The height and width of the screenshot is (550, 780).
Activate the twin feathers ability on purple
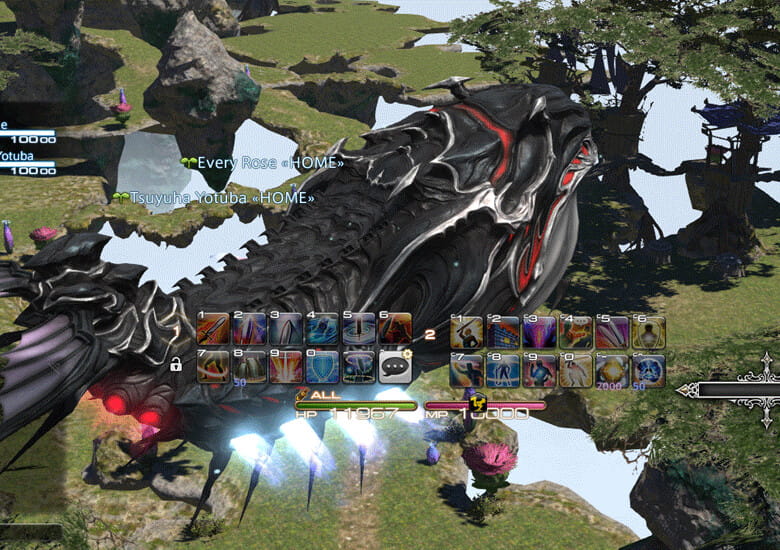[611, 333]
